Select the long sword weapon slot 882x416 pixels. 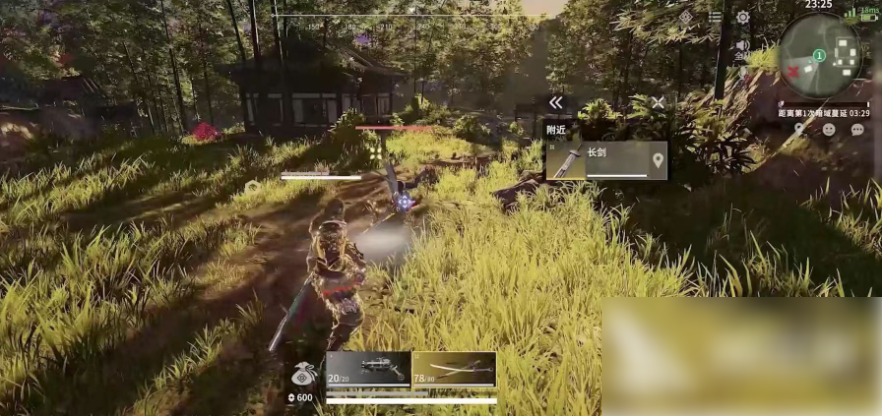[454, 368]
